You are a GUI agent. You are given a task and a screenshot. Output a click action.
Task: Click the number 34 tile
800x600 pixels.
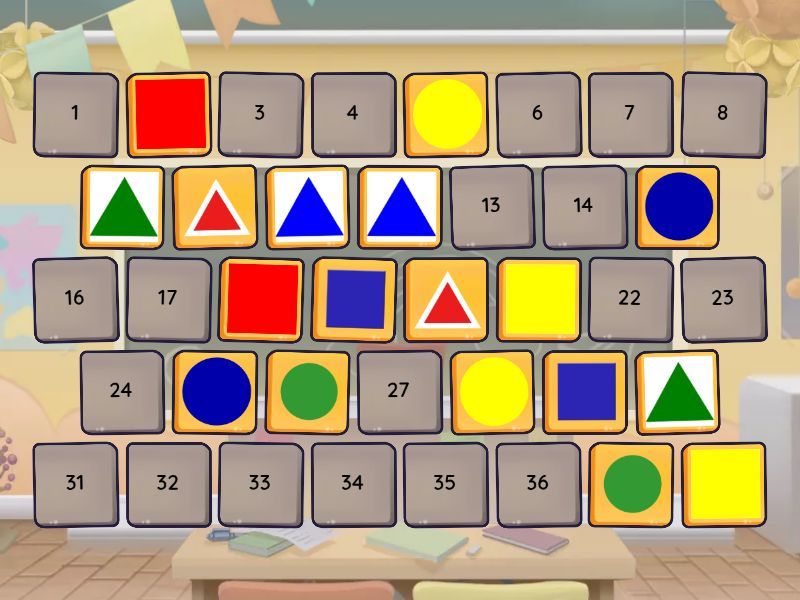point(352,483)
